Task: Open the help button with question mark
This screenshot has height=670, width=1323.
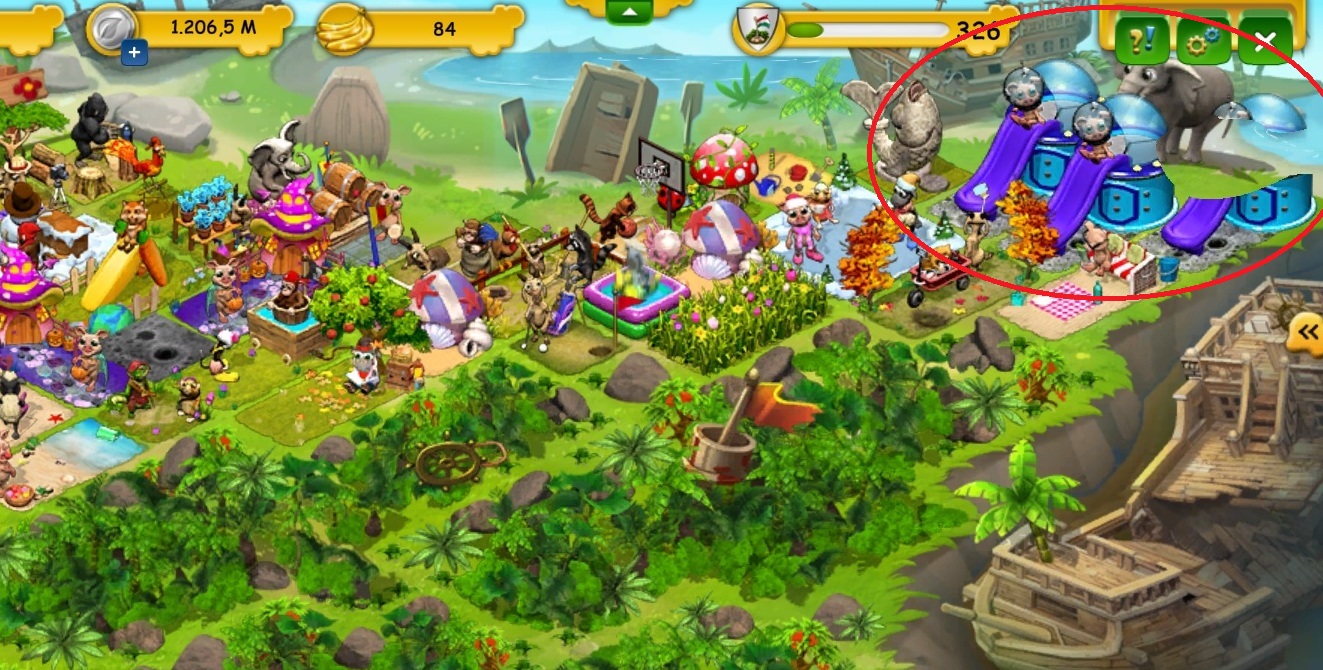Action: 1141,42
